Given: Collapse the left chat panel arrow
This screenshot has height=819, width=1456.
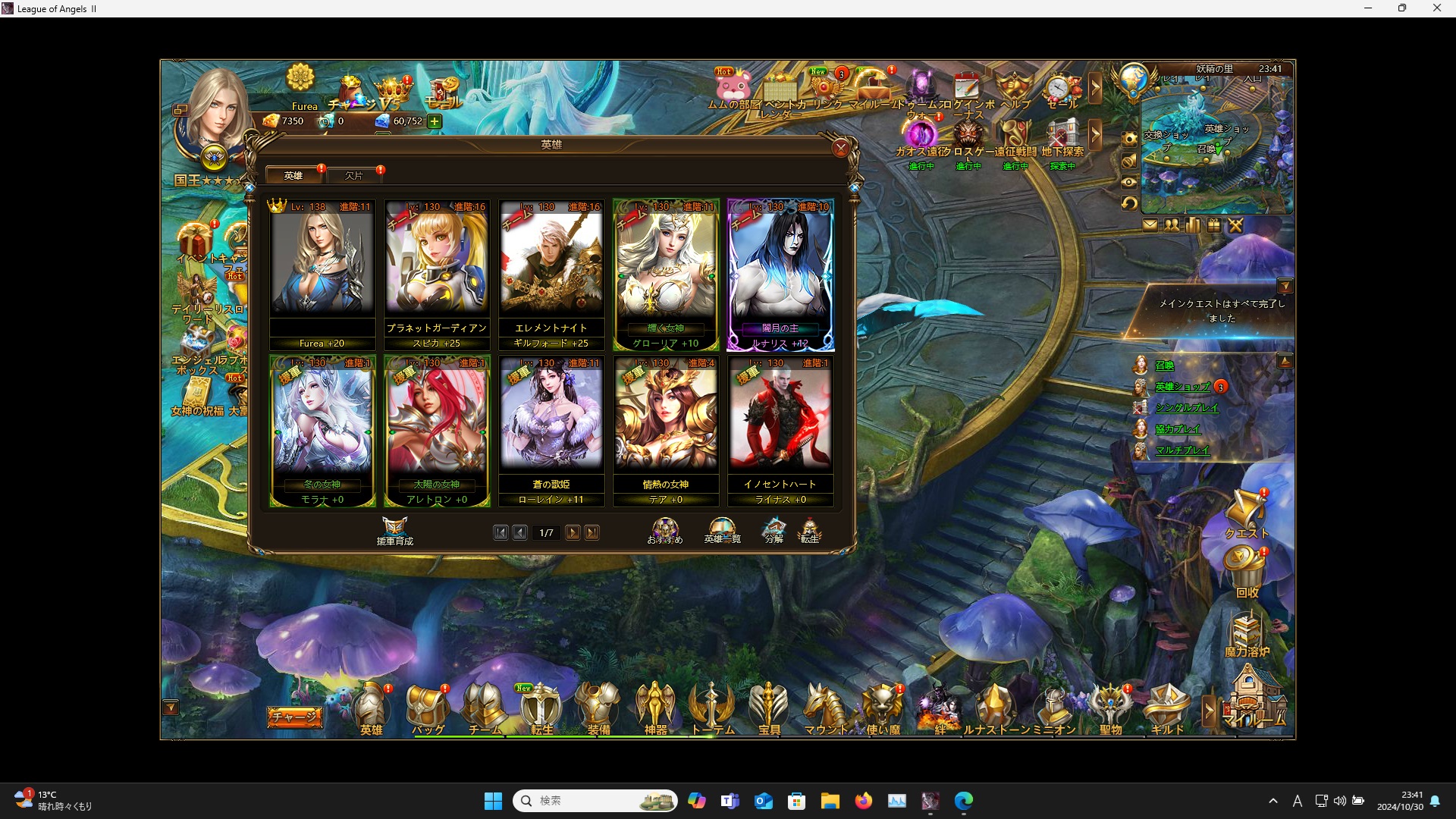Looking at the screenshot, I should tap(172, 706).
